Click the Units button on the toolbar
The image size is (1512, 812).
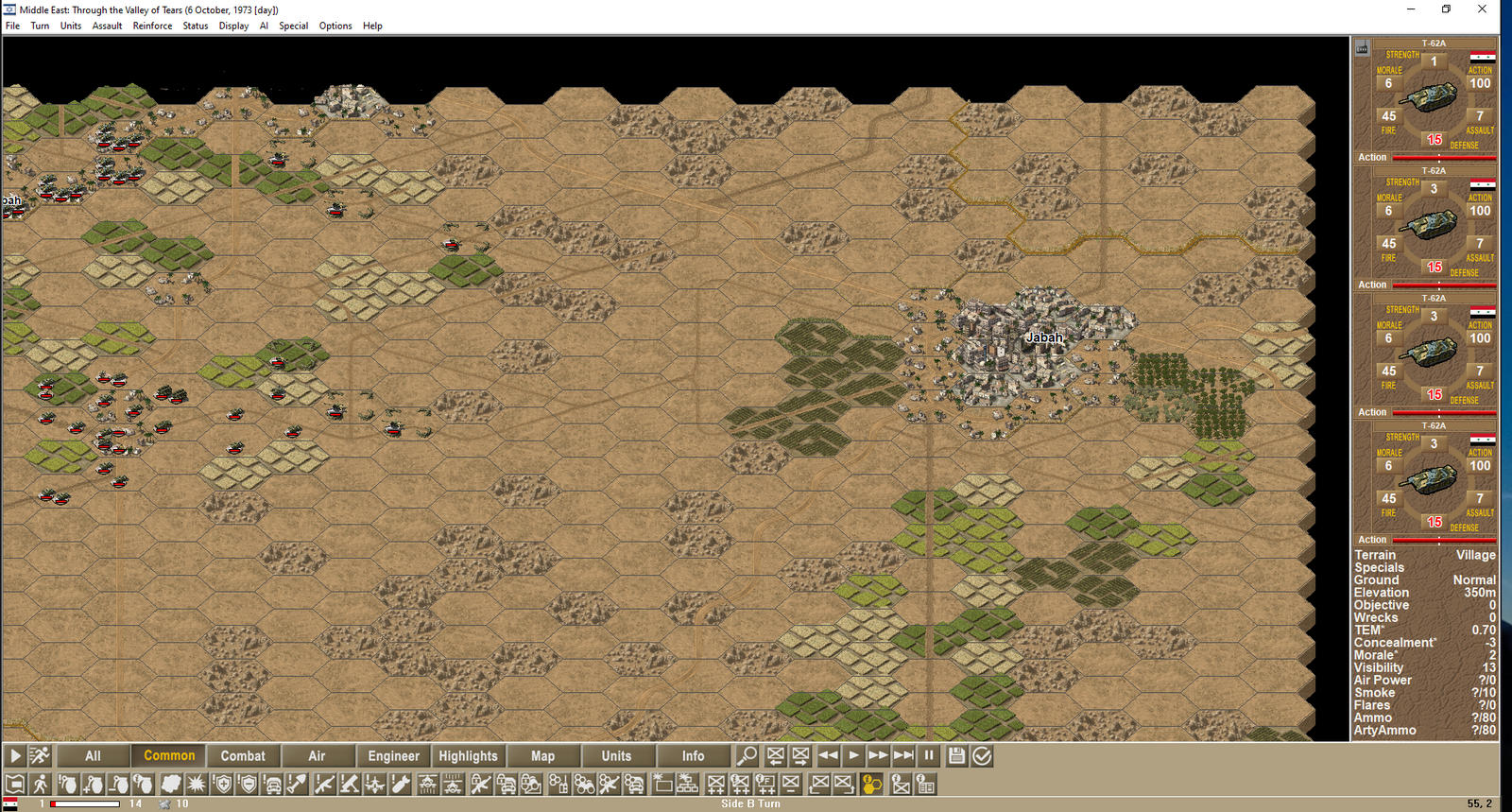pos(619,755)
